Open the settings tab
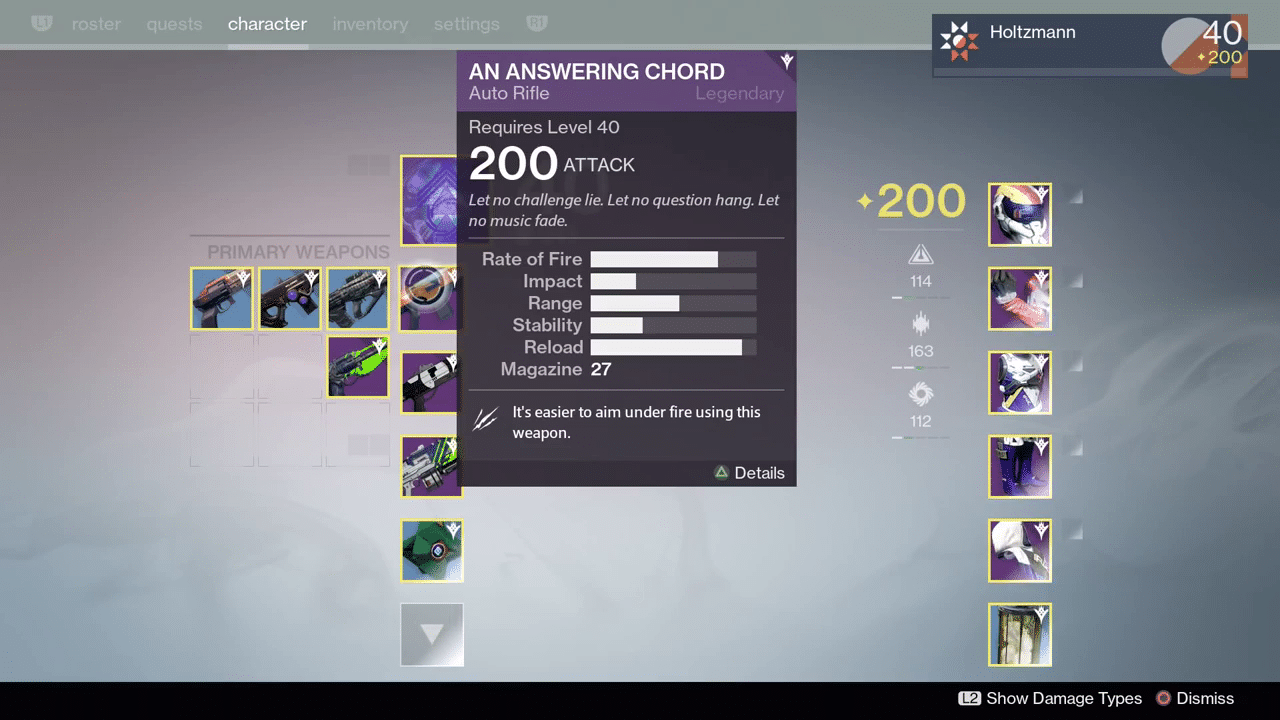 (466, 24)
